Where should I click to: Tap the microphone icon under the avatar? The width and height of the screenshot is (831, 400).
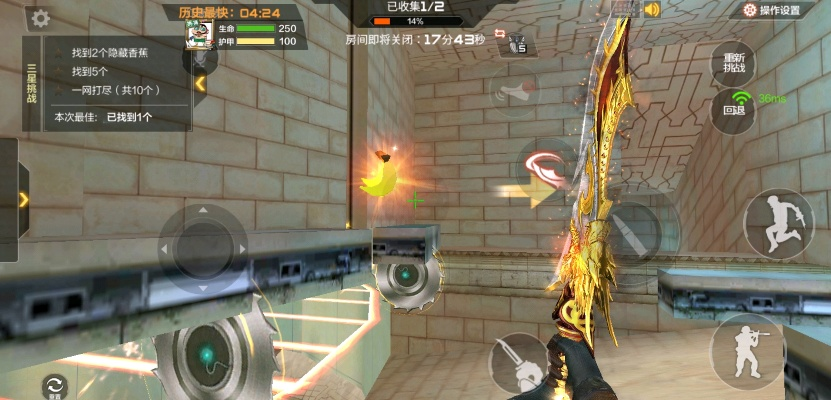coord(202,59)
